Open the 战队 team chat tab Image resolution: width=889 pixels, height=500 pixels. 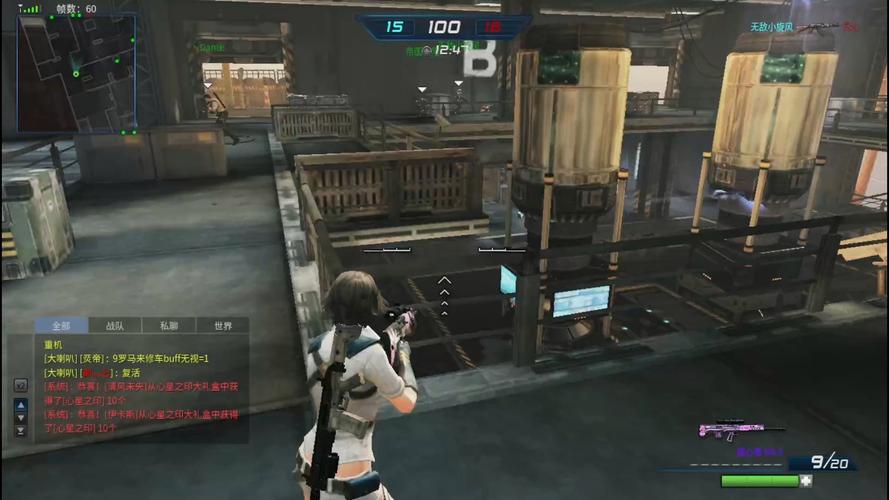(x=115, y=325)
